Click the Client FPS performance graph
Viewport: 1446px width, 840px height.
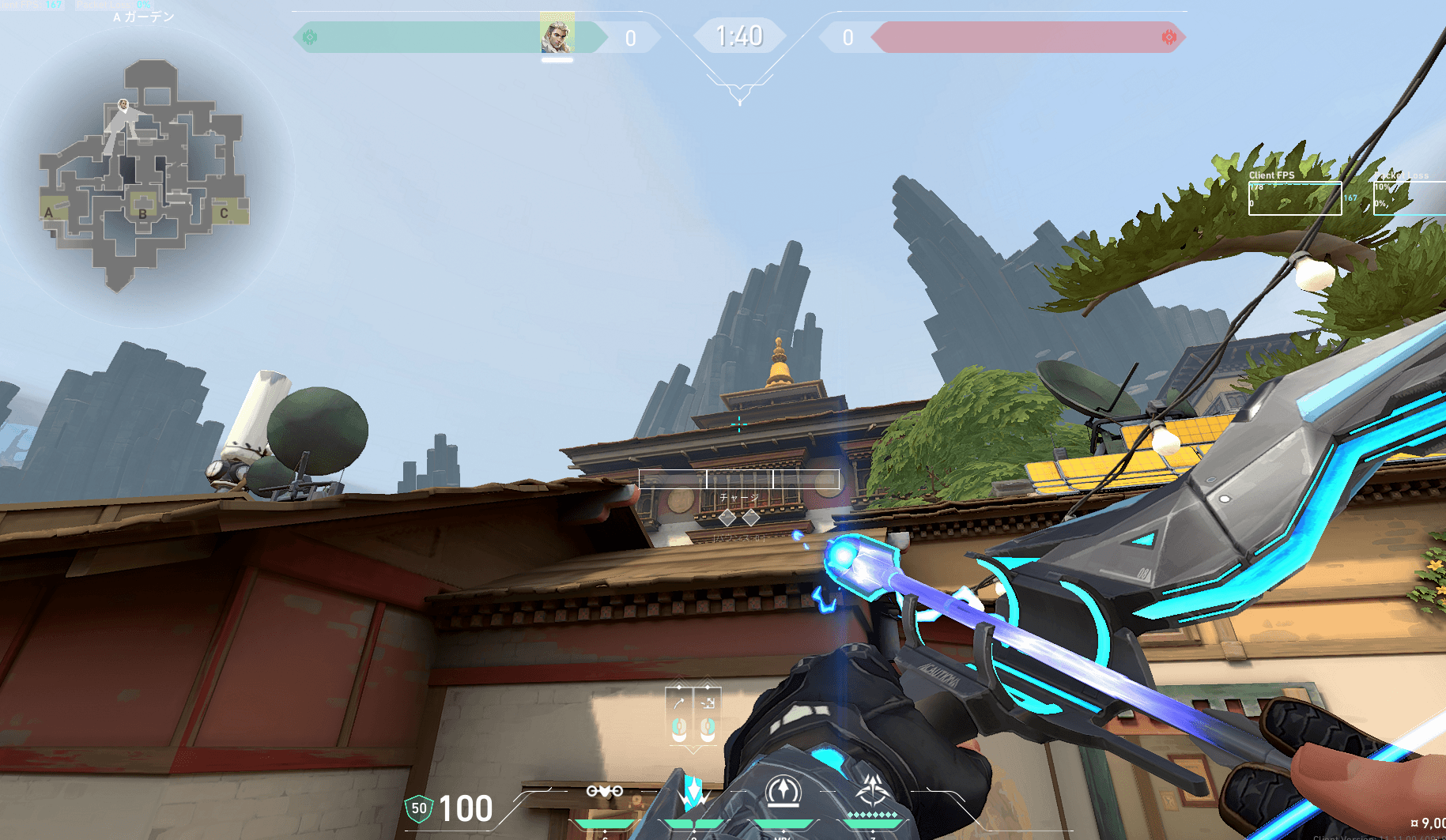pos(1294,198)
